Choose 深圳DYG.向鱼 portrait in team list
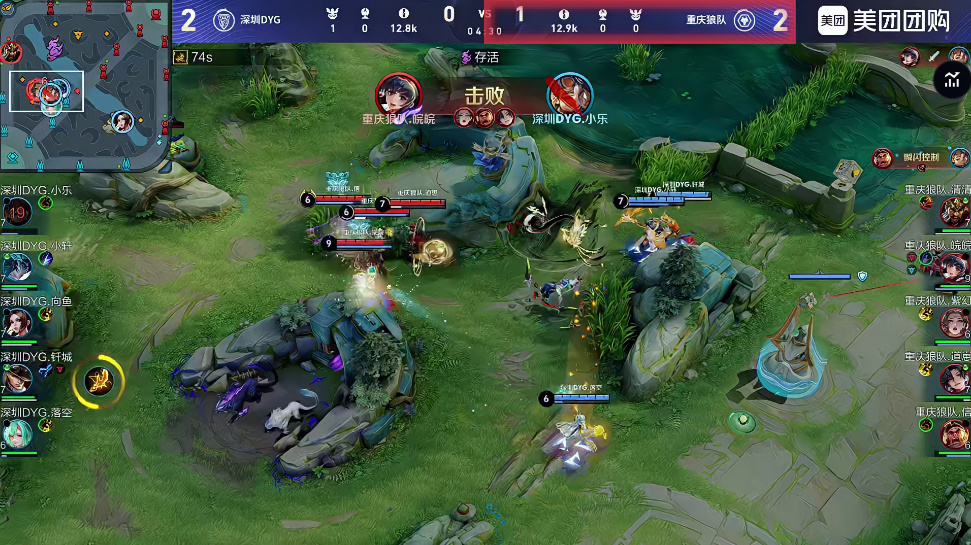Viewport: 971px width, 545px height. [x=17, y=322]
